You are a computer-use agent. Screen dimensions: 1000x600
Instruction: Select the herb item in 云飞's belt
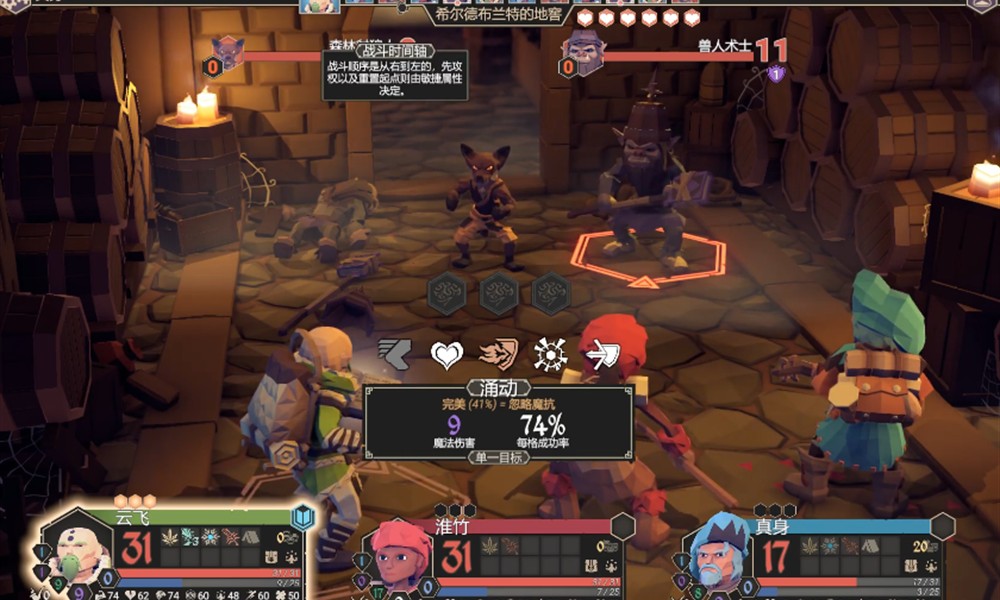pos(170,537)
